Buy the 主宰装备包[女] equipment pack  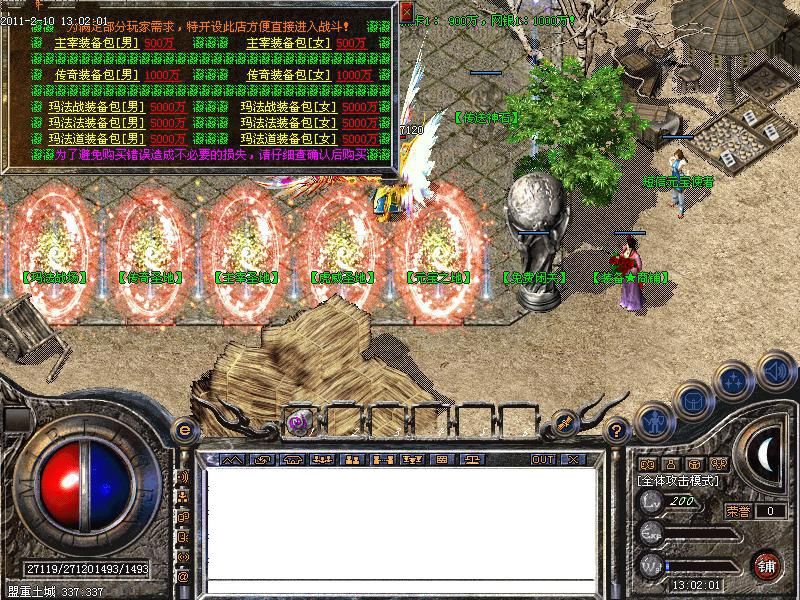(291, 43)
